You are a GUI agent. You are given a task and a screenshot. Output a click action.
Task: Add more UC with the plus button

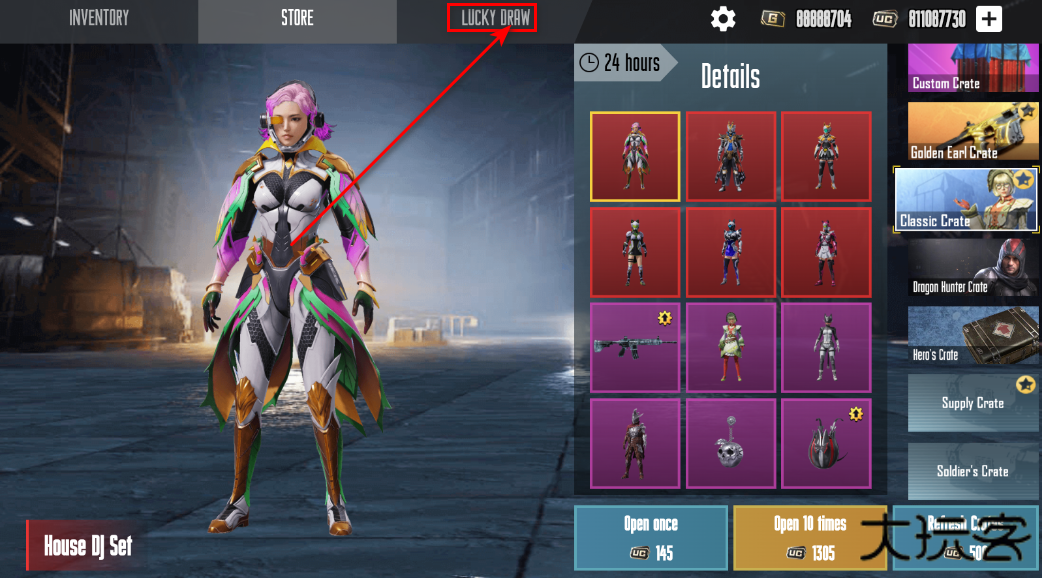coord(988,19)
